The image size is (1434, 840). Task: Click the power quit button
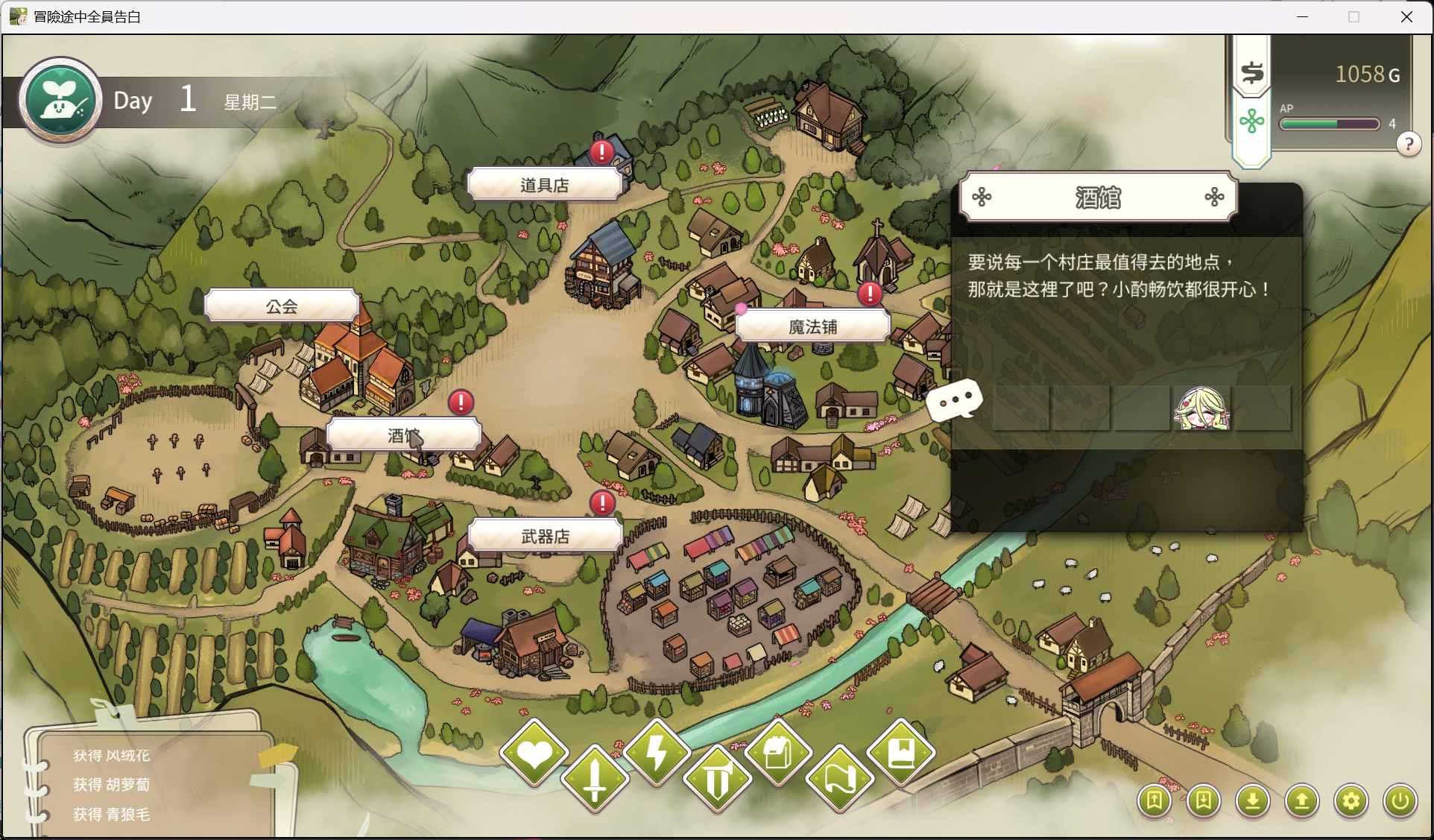pyautogui.click(x=1400, y=801)
